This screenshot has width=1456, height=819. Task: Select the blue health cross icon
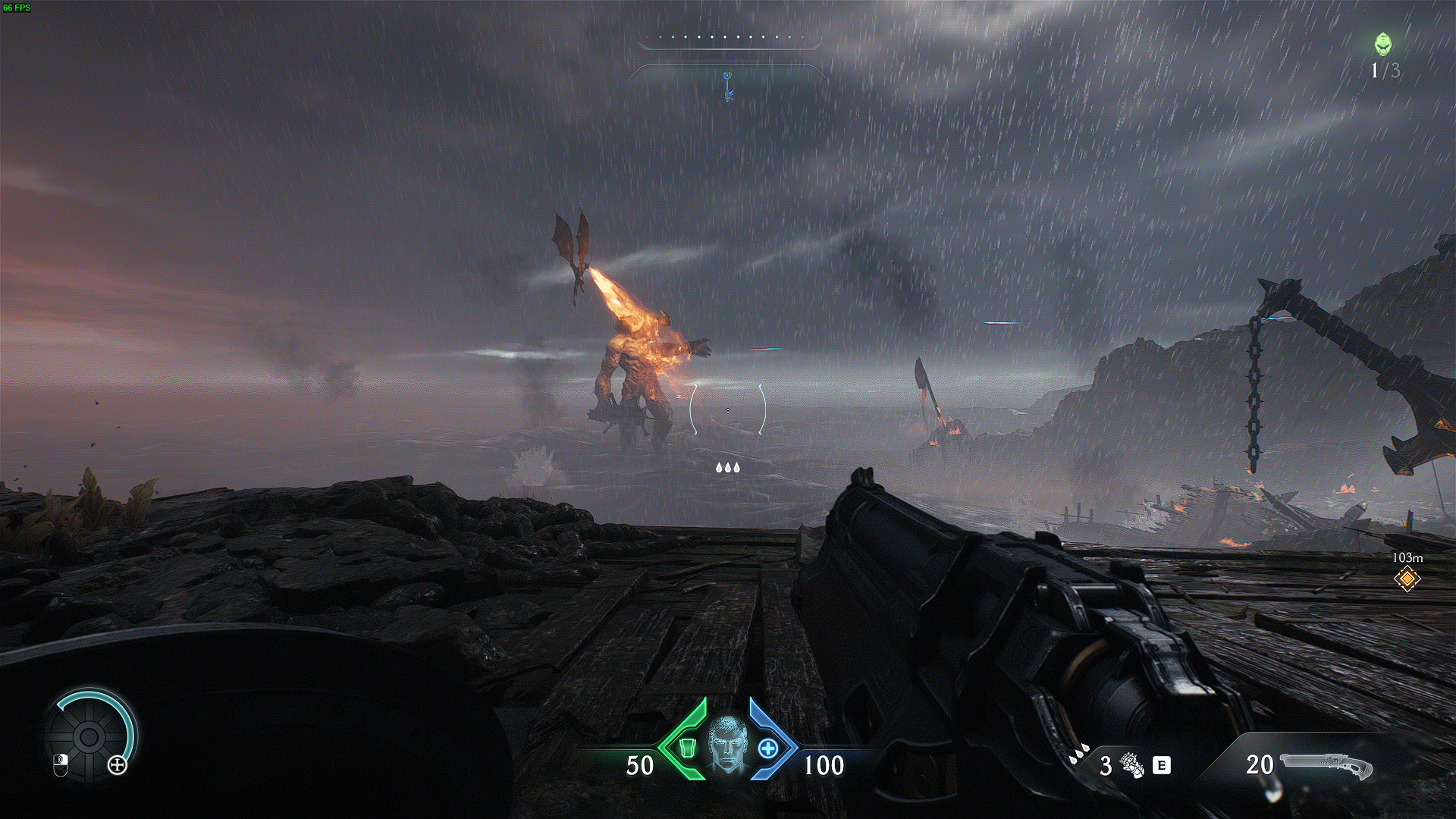[769, 749]
